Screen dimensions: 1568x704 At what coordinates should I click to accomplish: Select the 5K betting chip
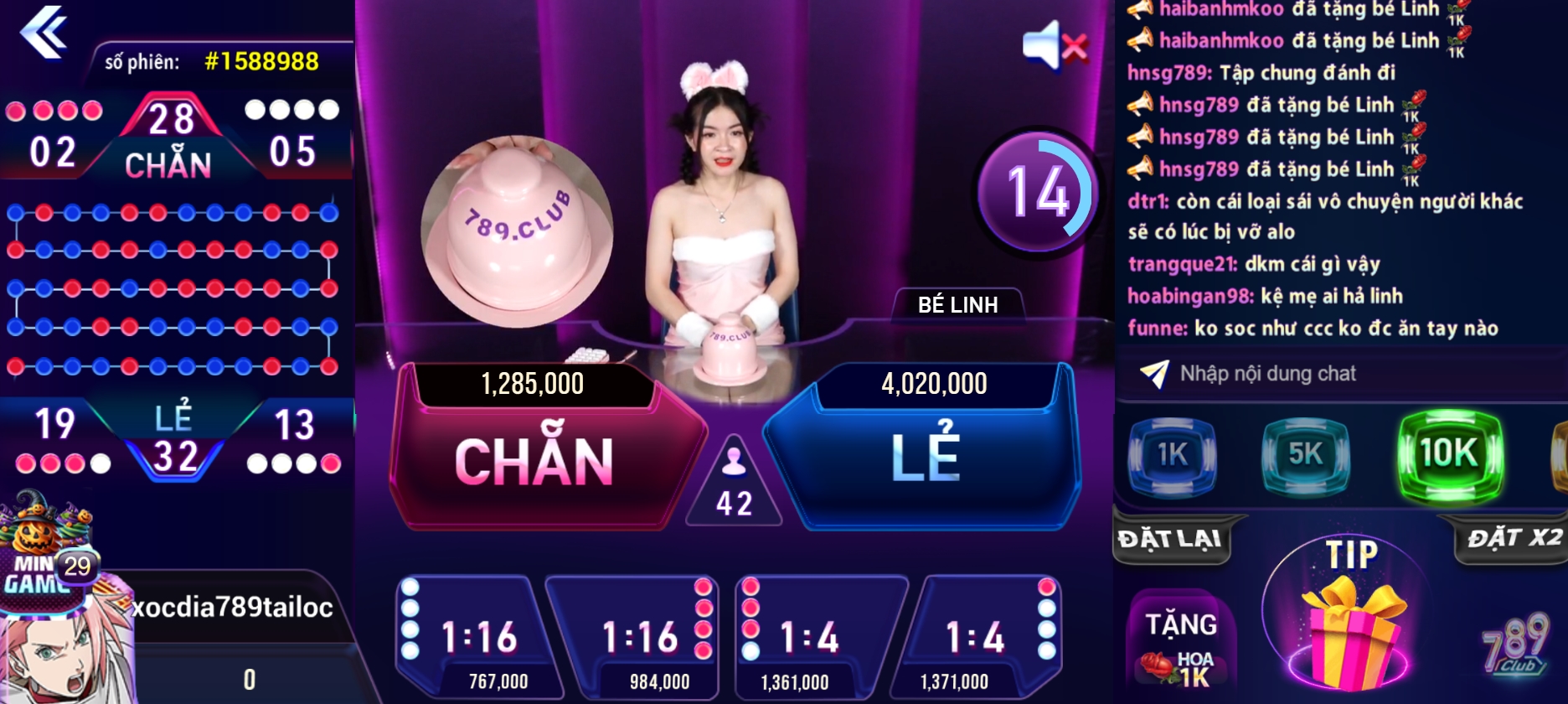tap(1305, 455)
